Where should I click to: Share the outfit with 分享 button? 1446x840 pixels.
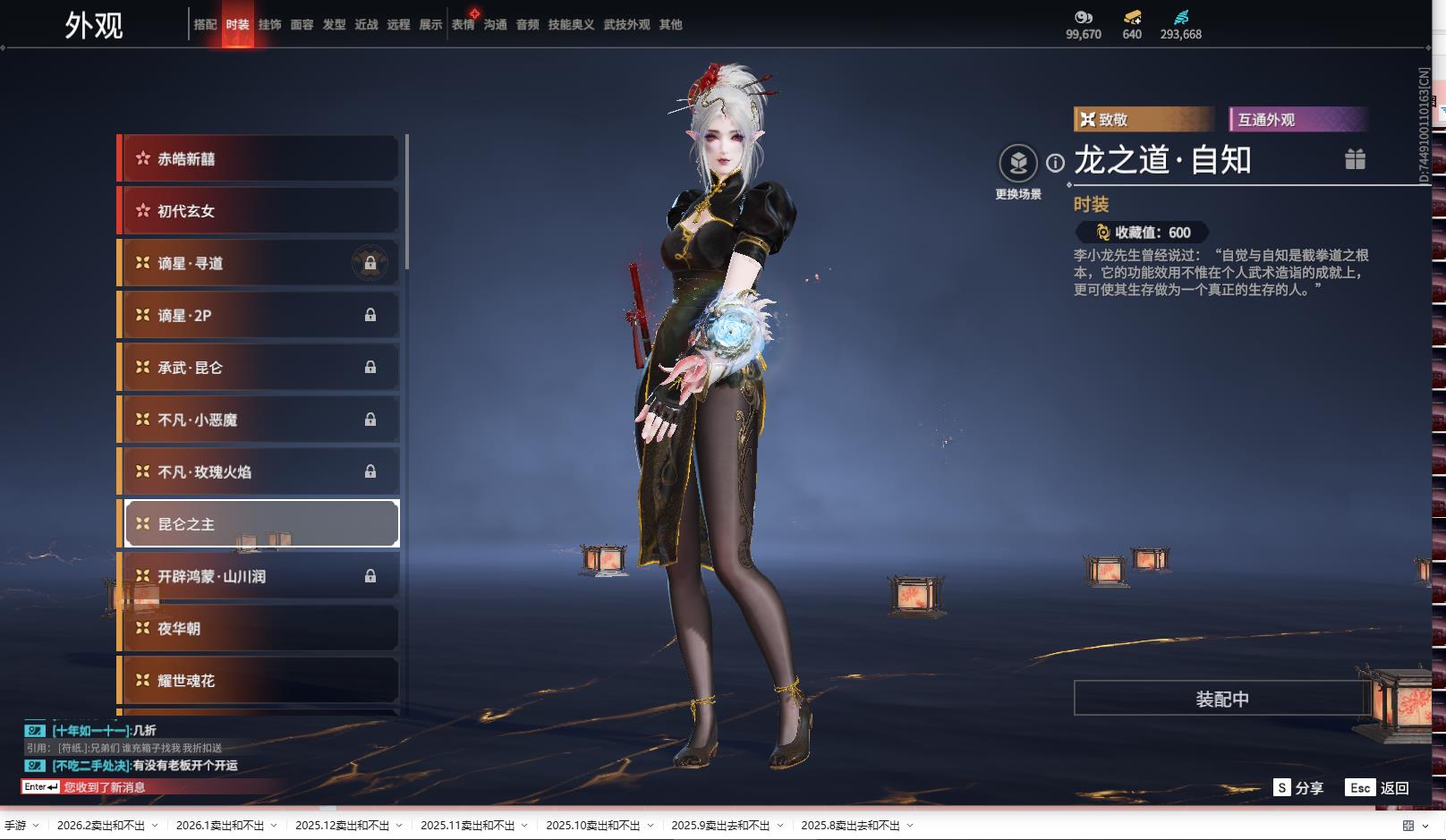click(1298, 788)
